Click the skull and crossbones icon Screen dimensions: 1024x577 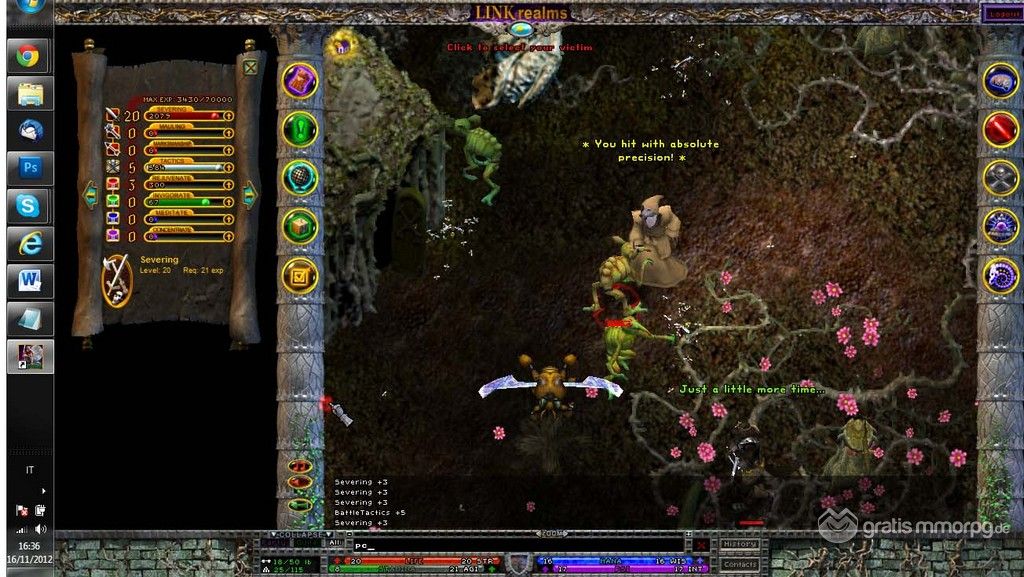coord(1000,177)
